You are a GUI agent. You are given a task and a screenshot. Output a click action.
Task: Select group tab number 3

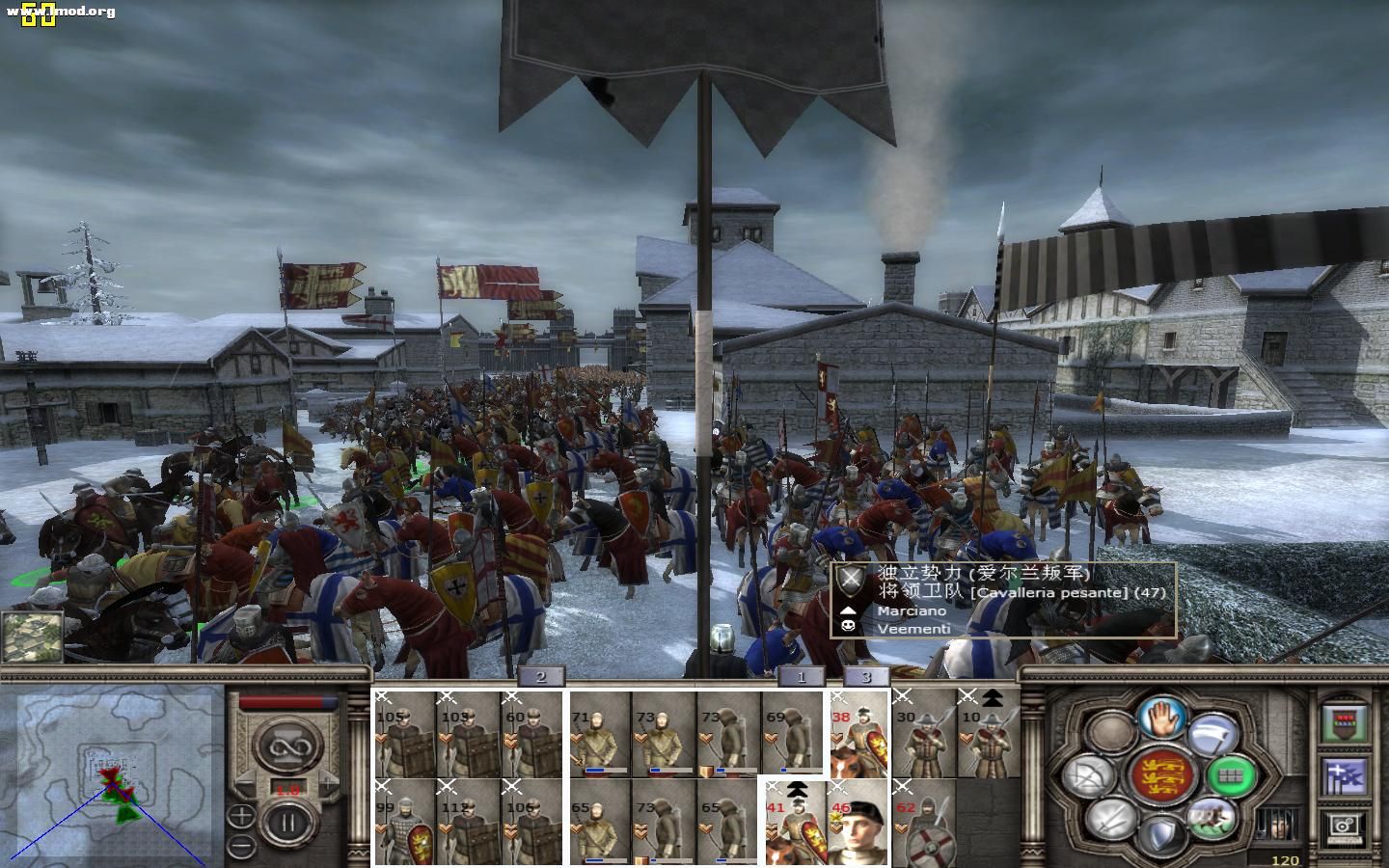[865, 677]
